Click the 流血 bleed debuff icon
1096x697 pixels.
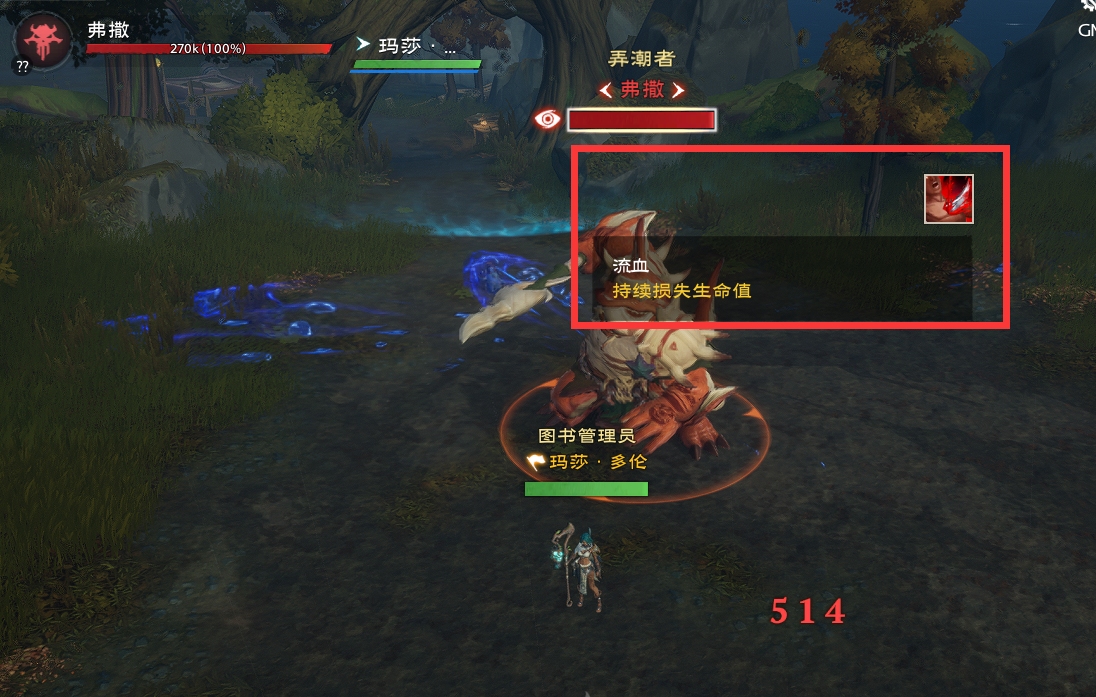(948, 198)
